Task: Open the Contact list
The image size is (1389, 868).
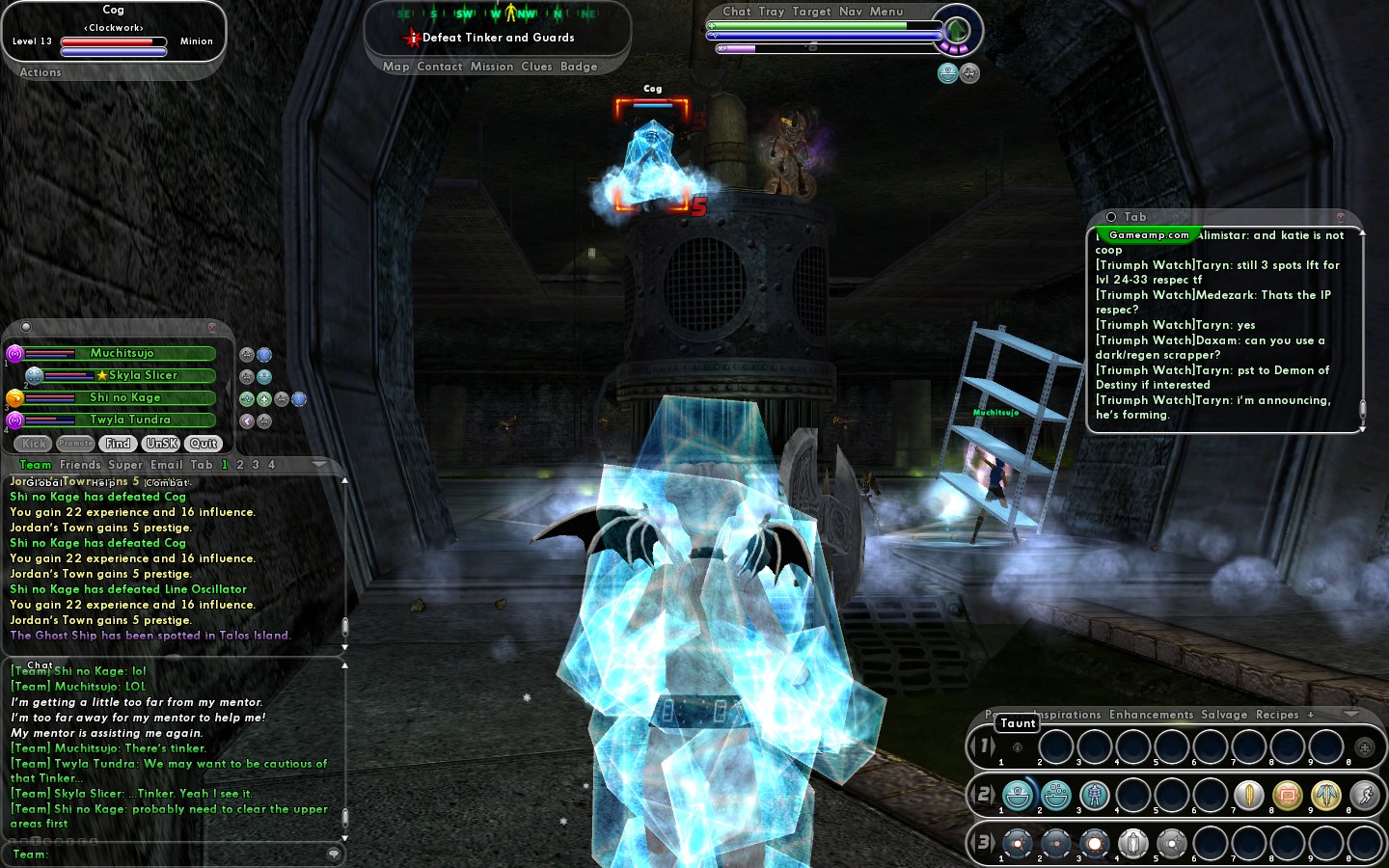Action: coord(440,67)
